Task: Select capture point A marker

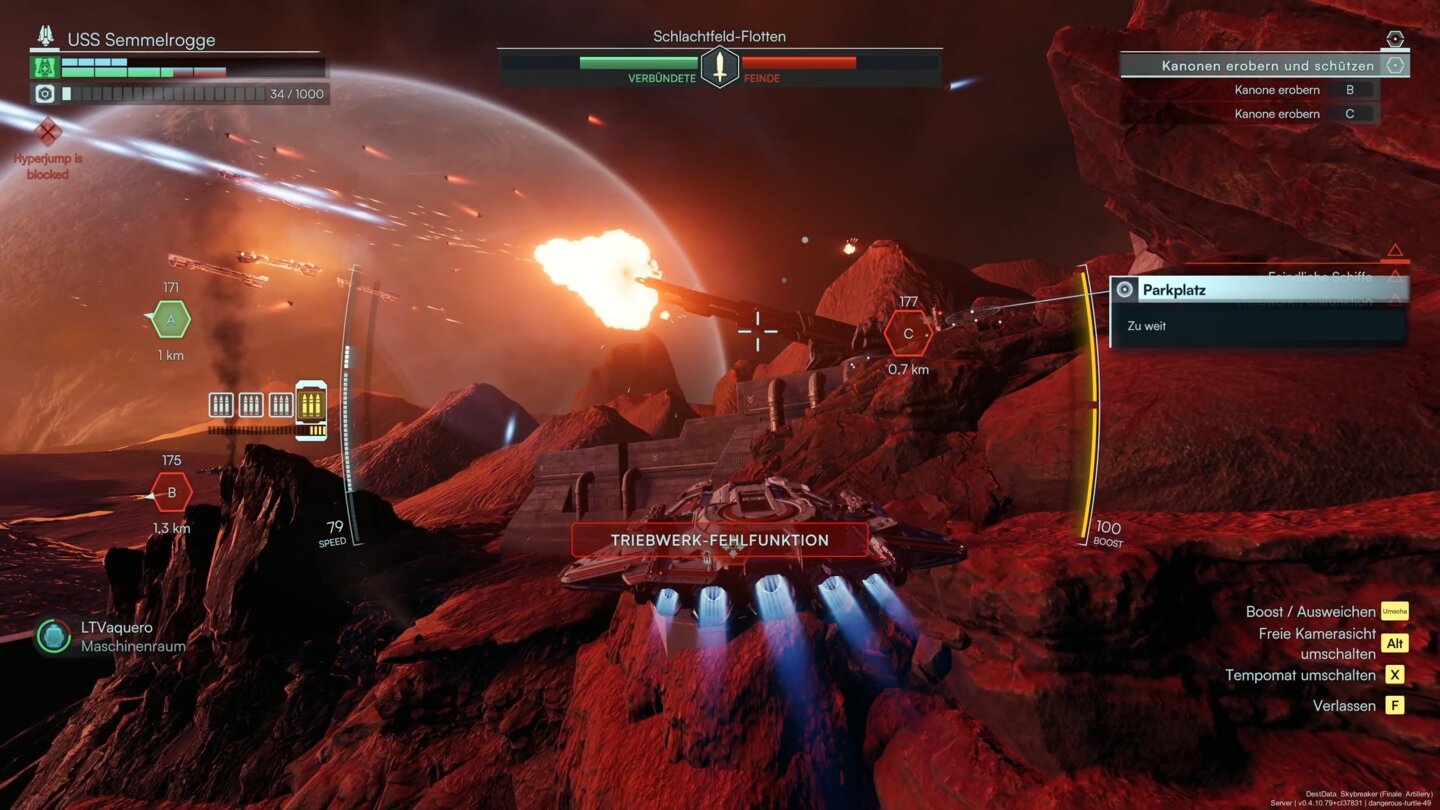Action: tap(171, 320)
